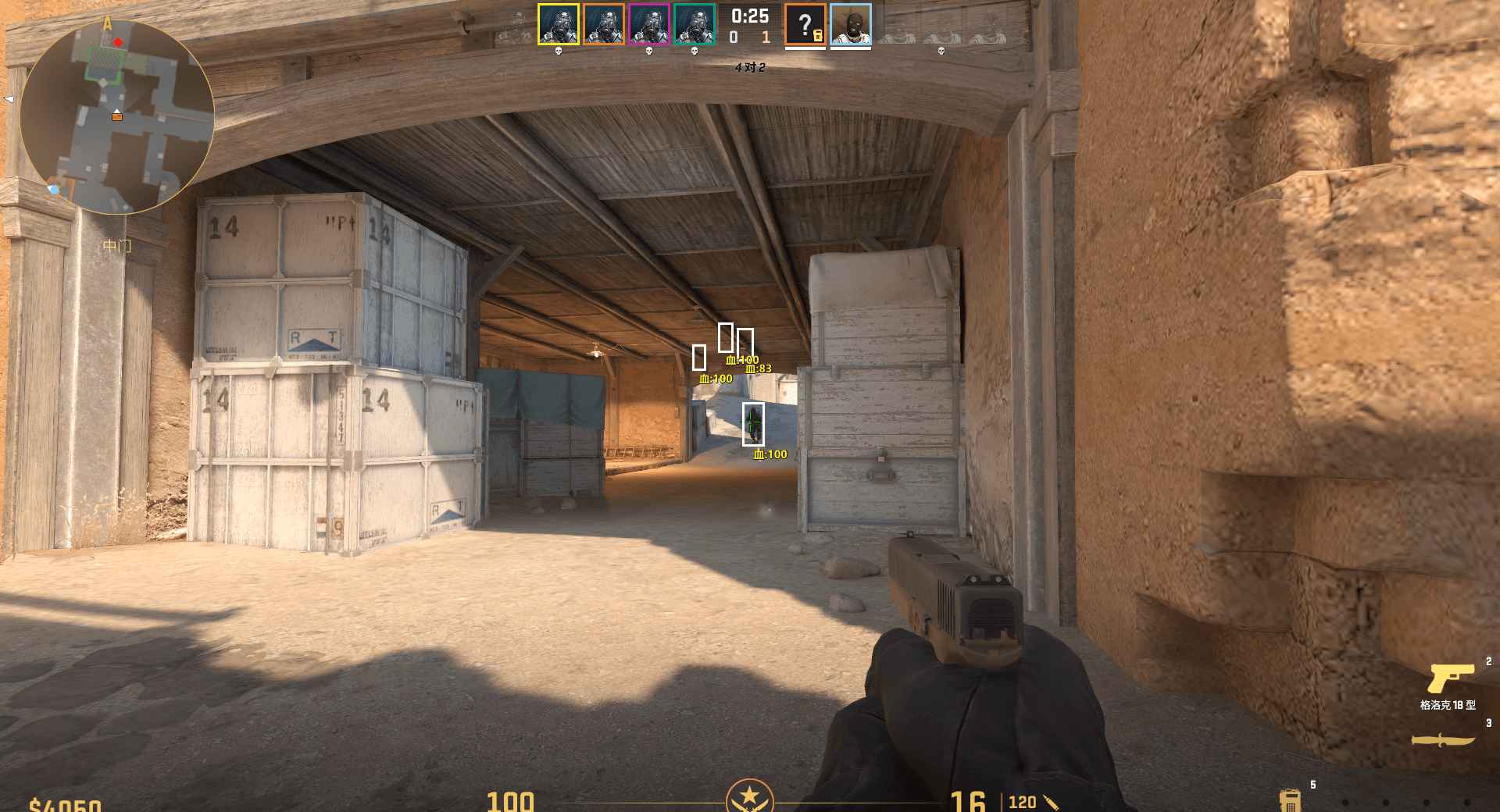Switch to the knife weapon slot

point(1442,740)
